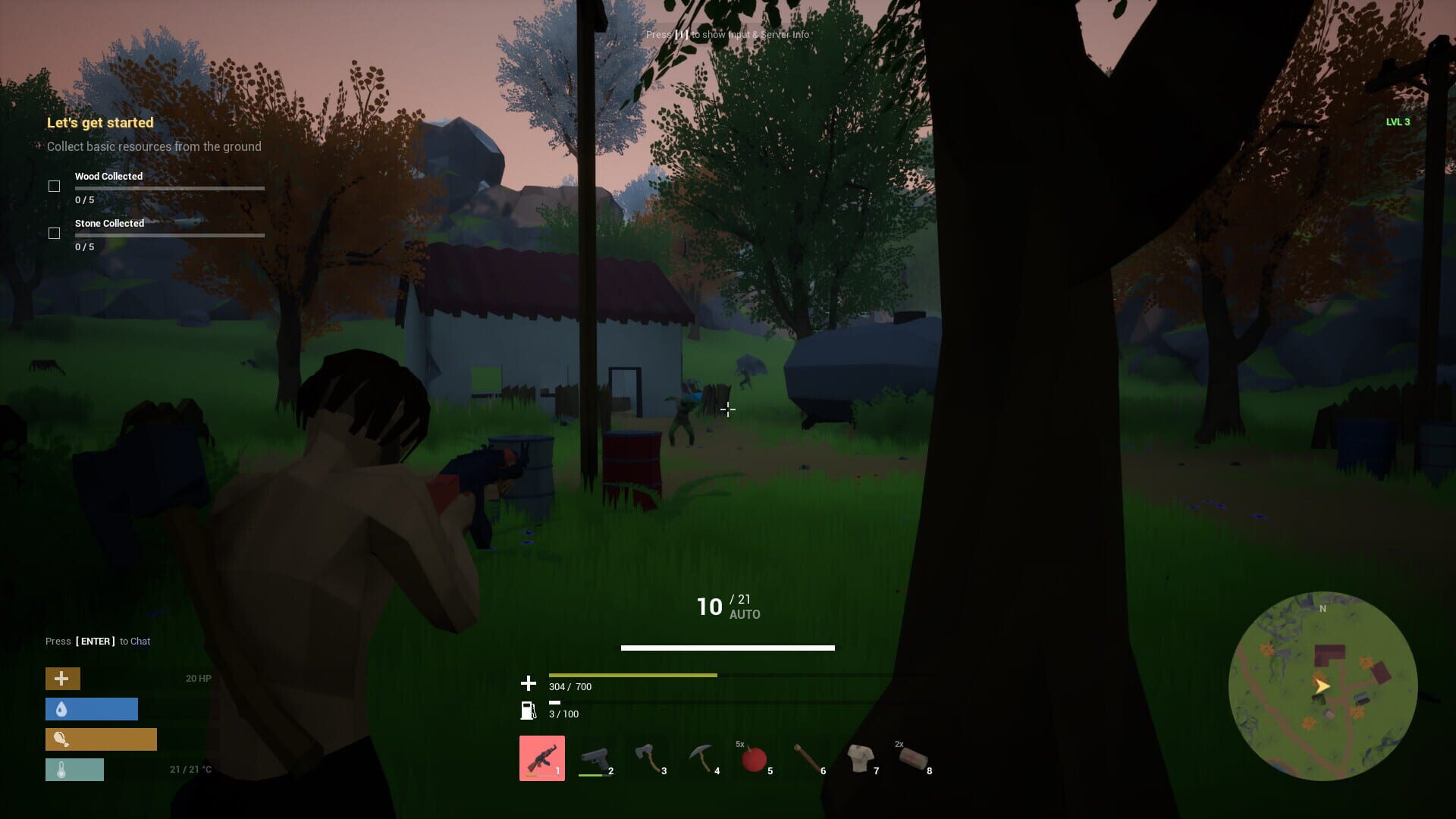Toggle the AUTO fire mode label

tap(747, 614)
